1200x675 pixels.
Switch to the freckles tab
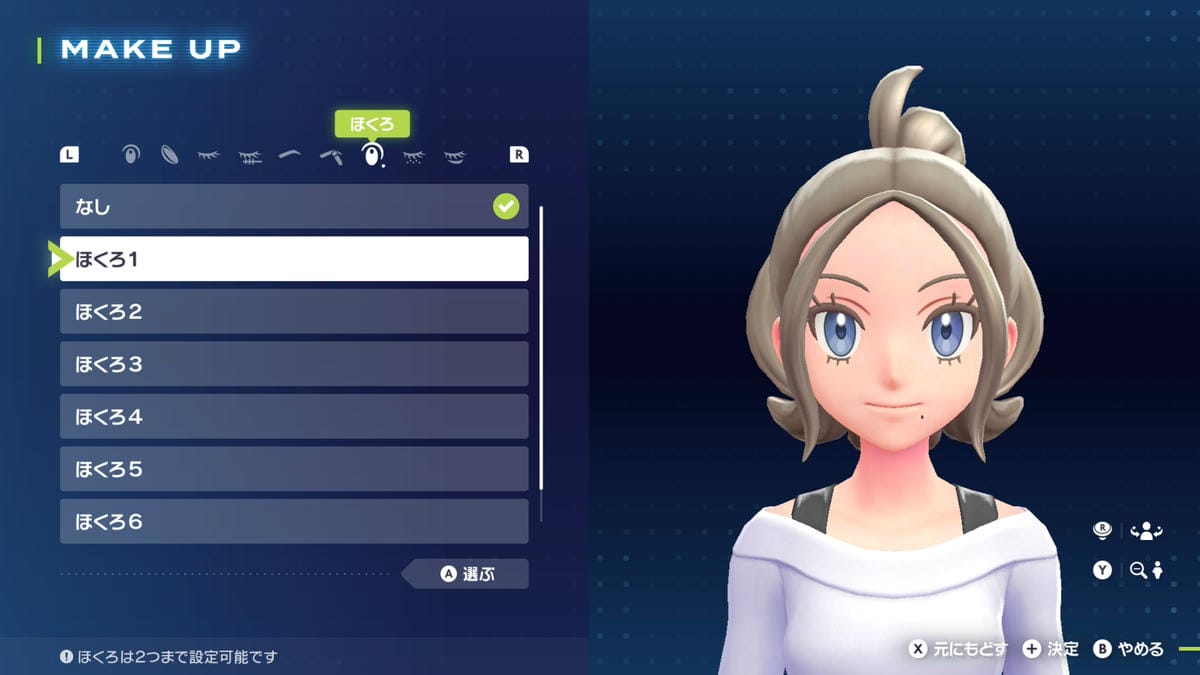tap(413, 156)
